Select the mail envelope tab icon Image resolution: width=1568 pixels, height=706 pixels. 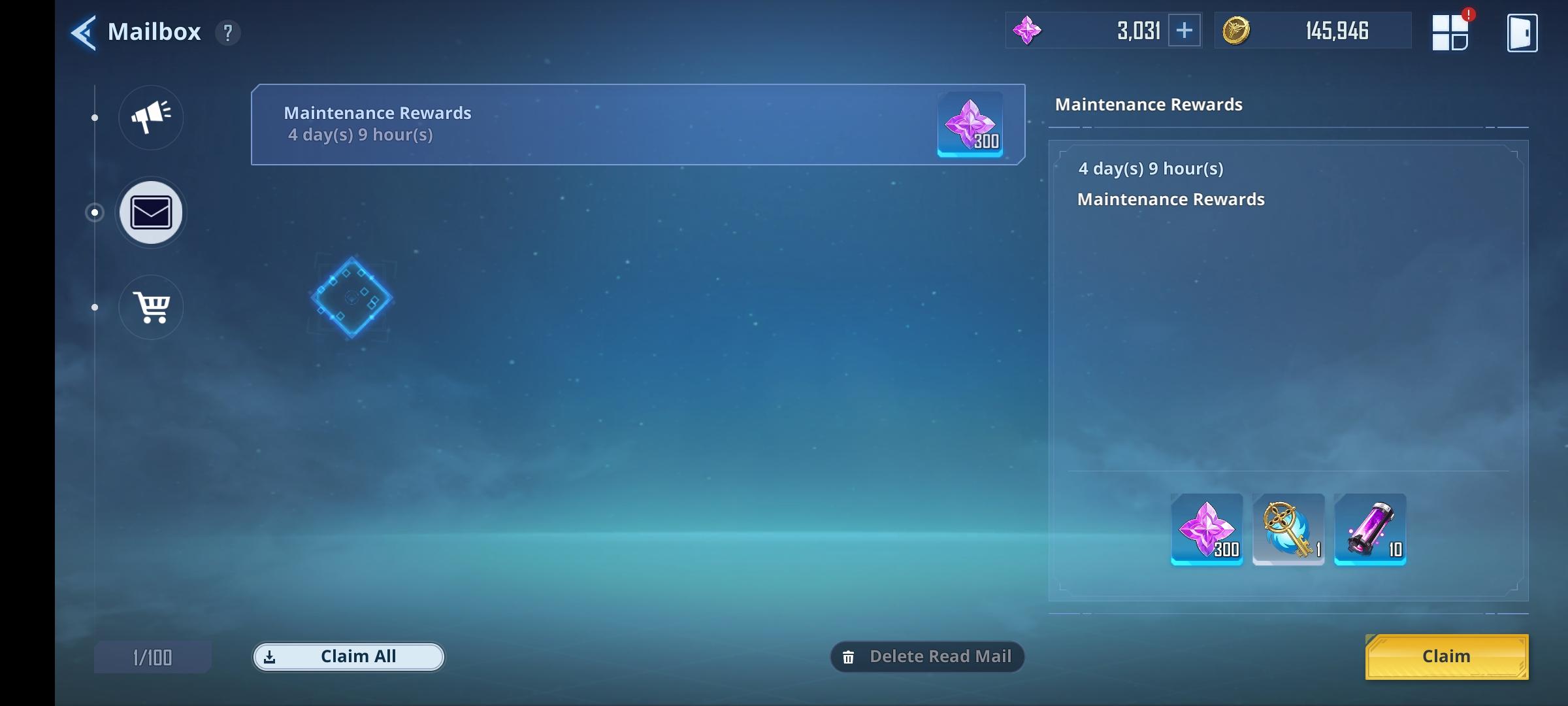150,212
